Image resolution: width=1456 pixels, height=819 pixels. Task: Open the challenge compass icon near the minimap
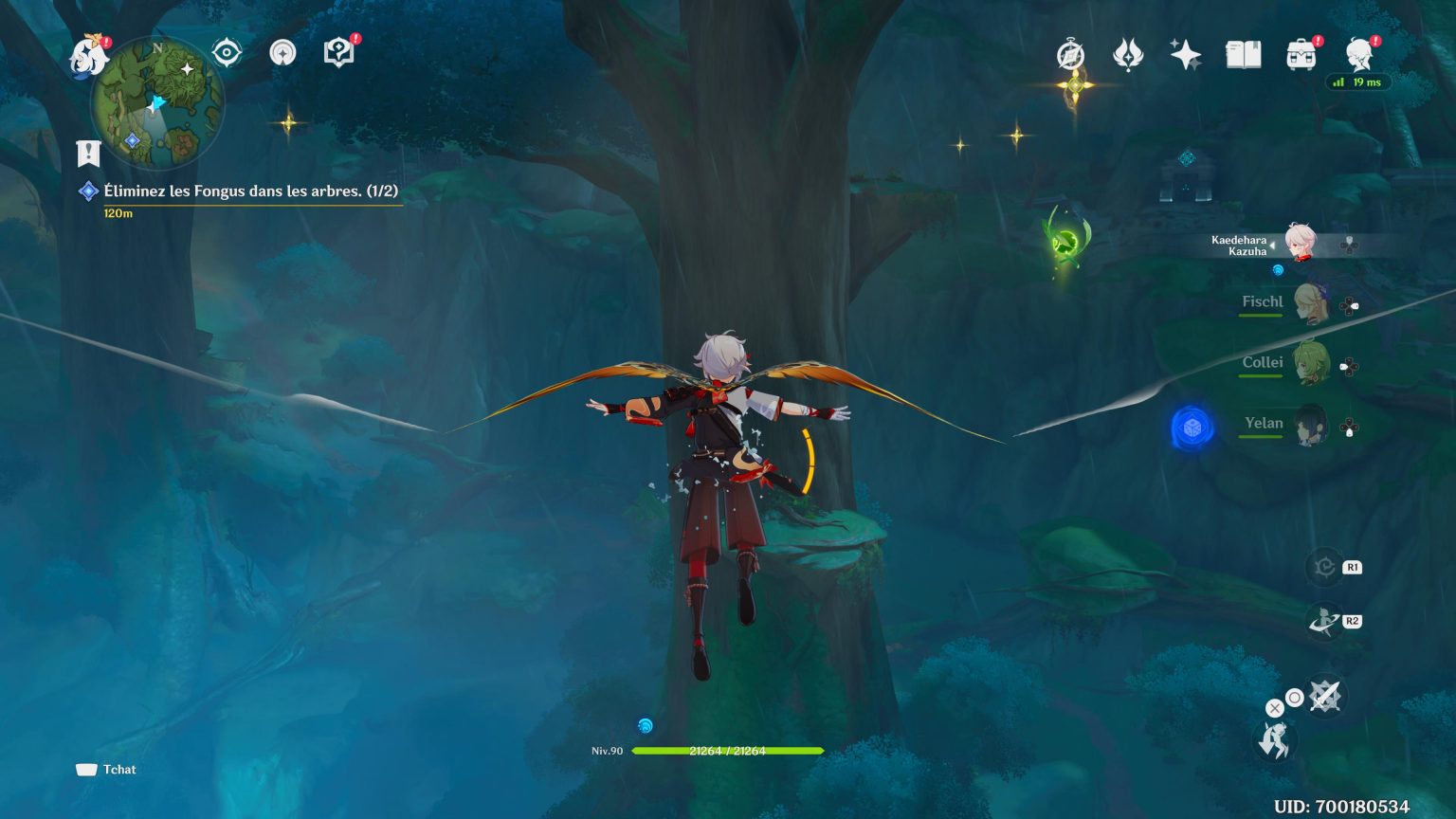pos(282,53)
